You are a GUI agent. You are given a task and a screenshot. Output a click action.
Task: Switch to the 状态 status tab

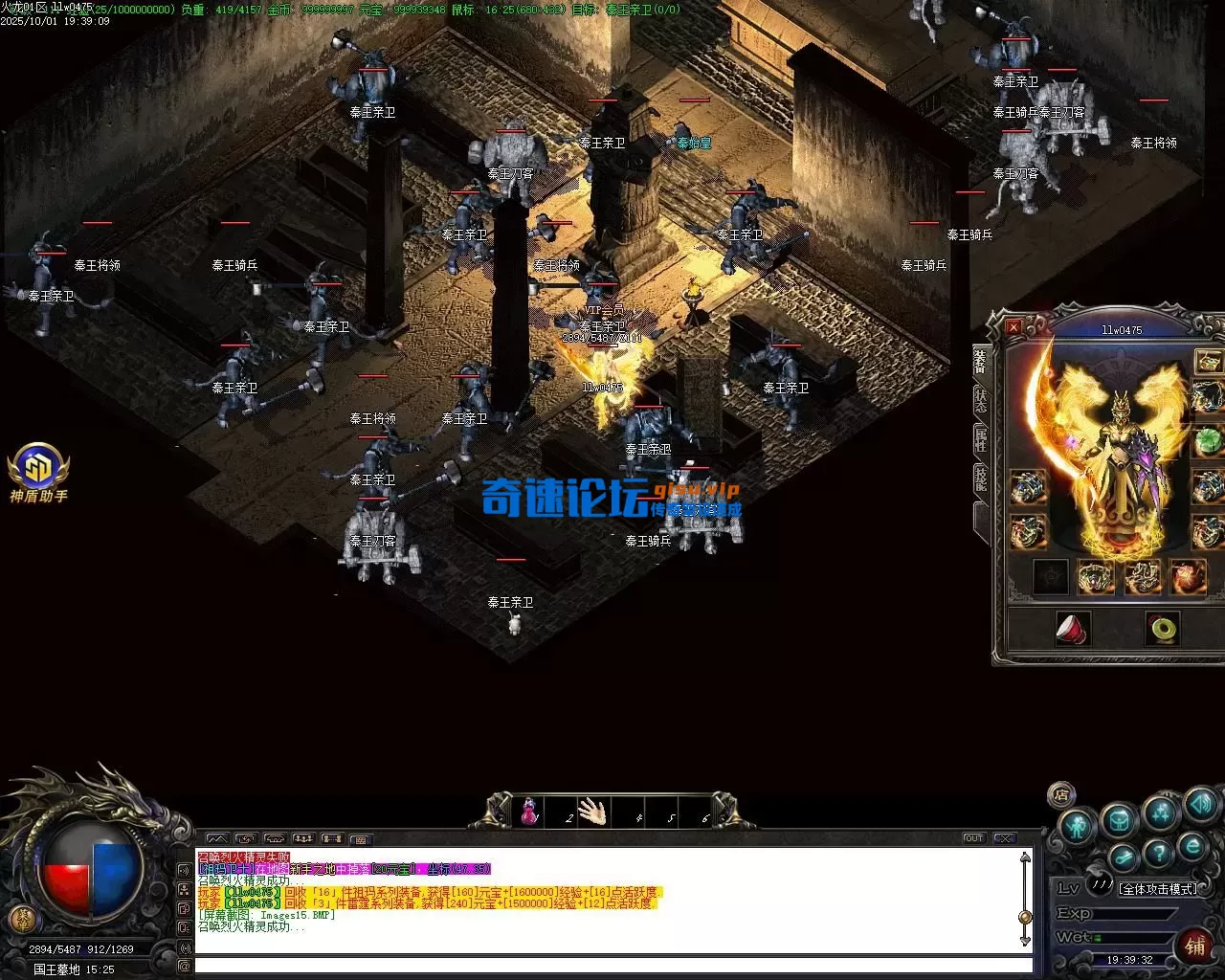pos(981,400)
